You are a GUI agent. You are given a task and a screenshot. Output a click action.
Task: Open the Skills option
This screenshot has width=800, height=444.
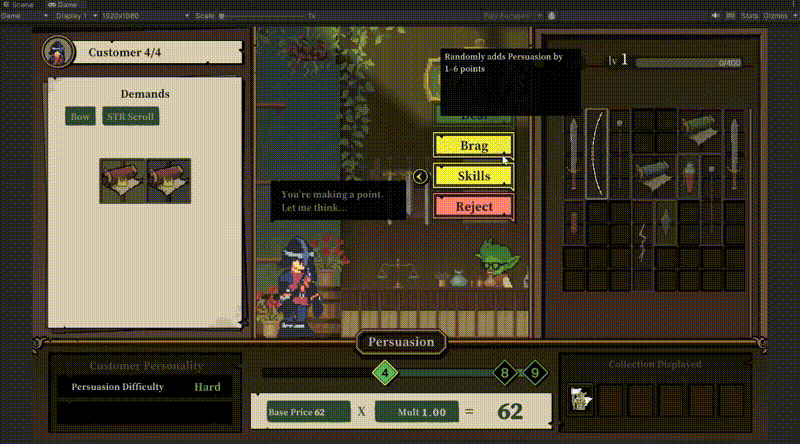[x=473, y=176]
